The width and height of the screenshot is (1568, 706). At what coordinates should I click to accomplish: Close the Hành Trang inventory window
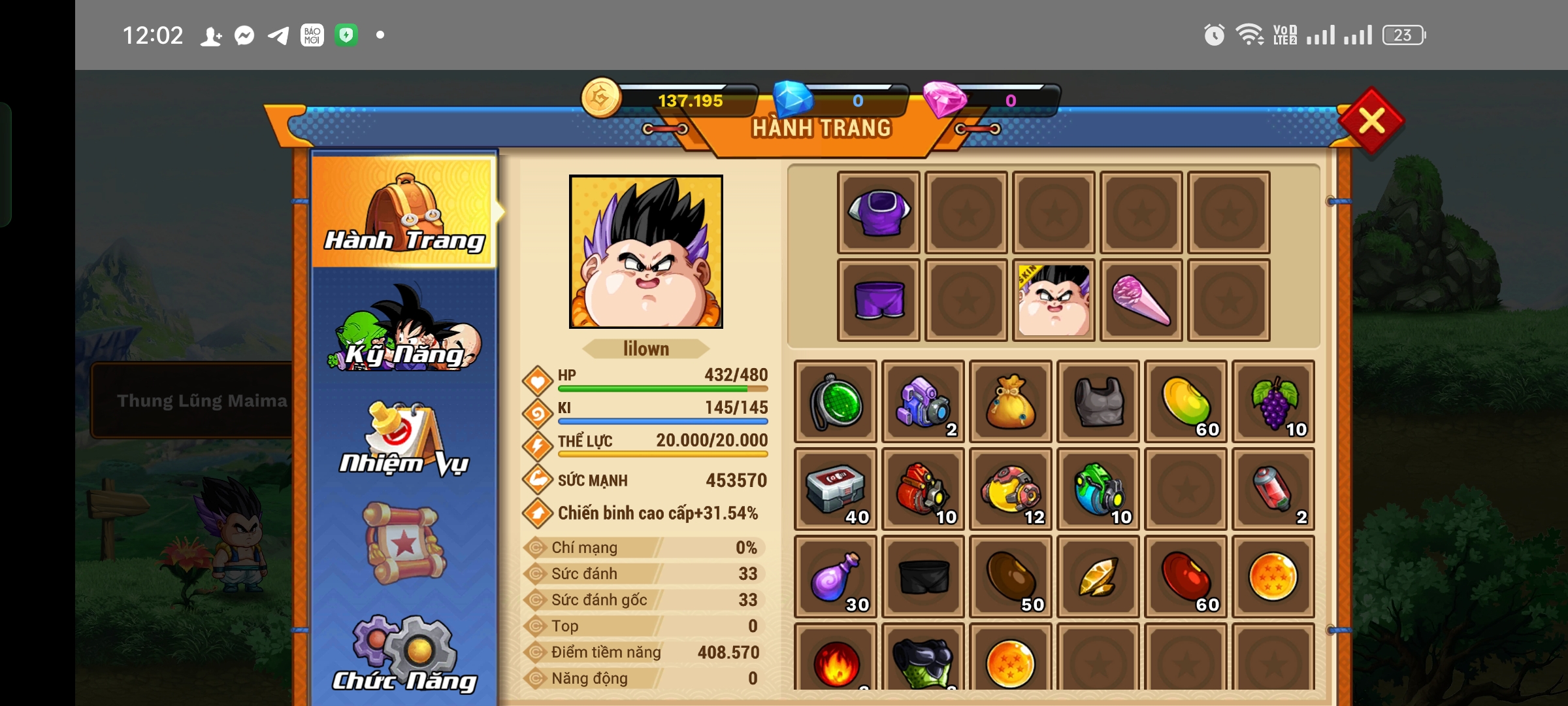point(1371,121)
